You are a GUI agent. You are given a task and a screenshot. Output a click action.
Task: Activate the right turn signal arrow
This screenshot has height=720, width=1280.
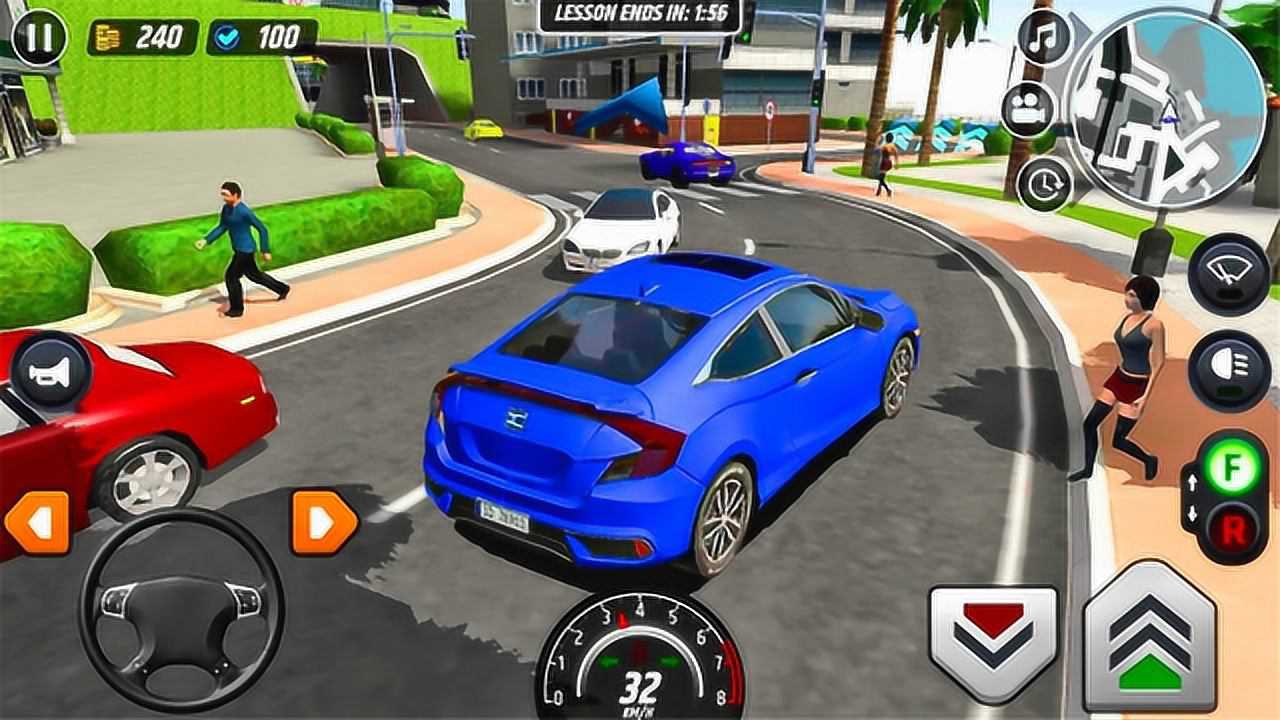[x=324, y=522]
